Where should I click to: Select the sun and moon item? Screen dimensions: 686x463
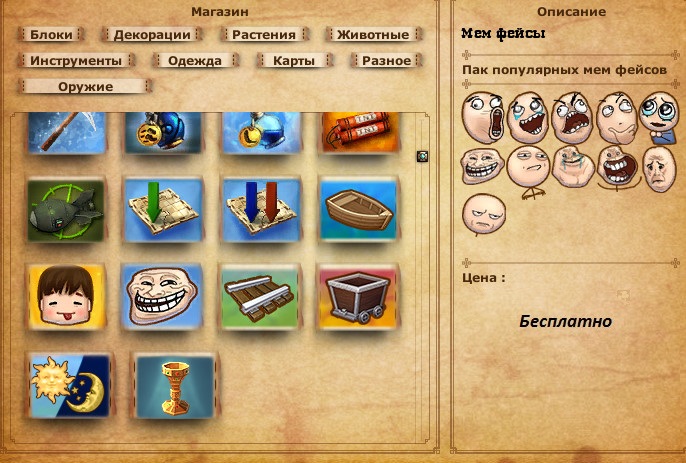(x=67, y=382)
